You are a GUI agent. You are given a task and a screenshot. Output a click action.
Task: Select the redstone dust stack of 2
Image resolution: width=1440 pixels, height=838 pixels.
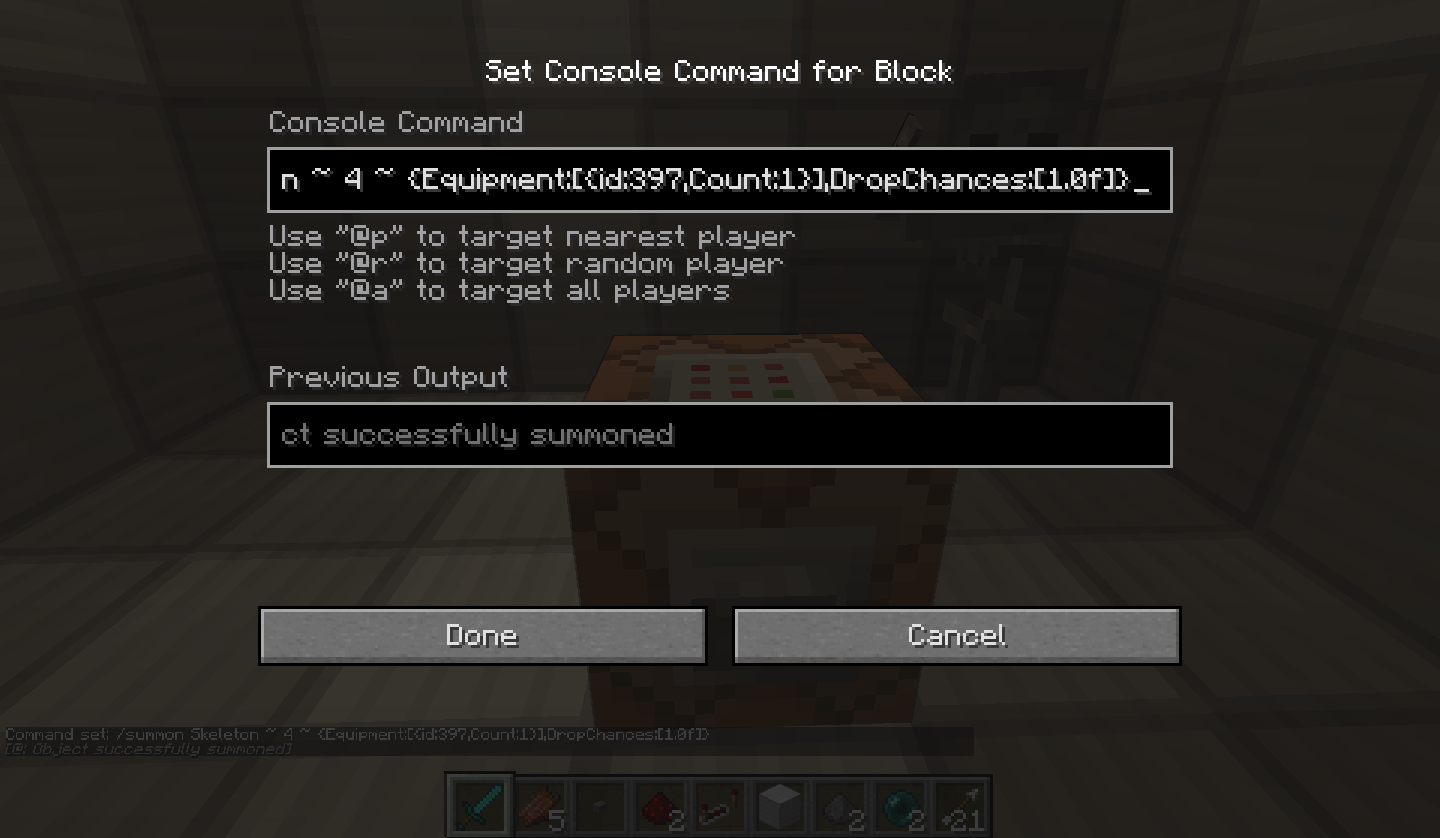click(x=658, y=803)
